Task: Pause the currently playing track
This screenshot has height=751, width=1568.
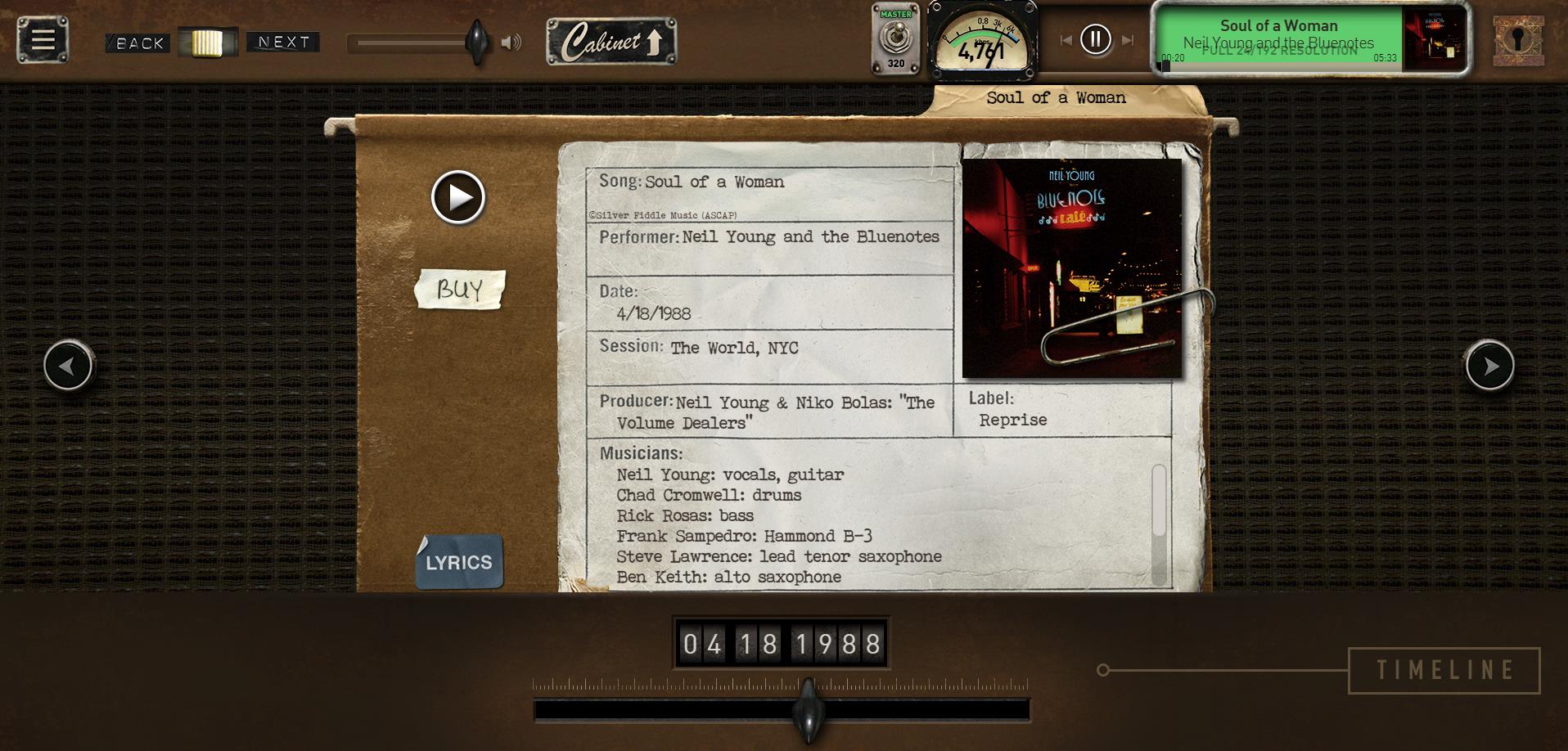Action: point(1095,39)
